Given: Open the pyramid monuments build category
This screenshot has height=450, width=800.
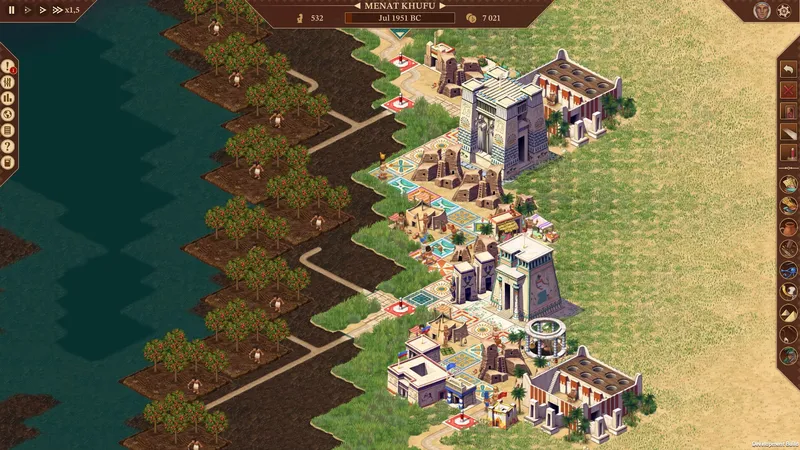Looking at the screenshot, I should tap(788, 314).
